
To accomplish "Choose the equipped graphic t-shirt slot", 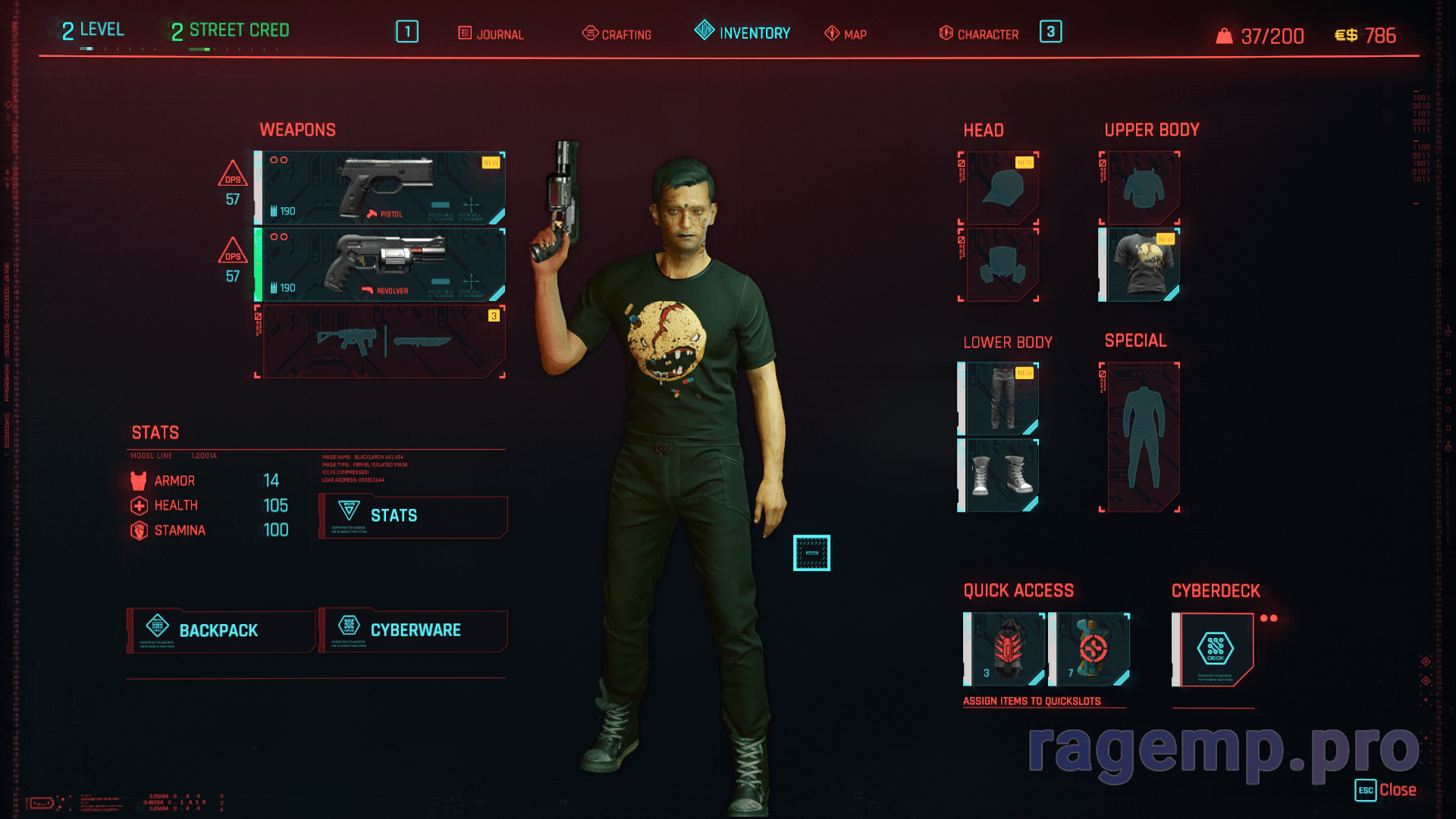I will click(1143, 265).
